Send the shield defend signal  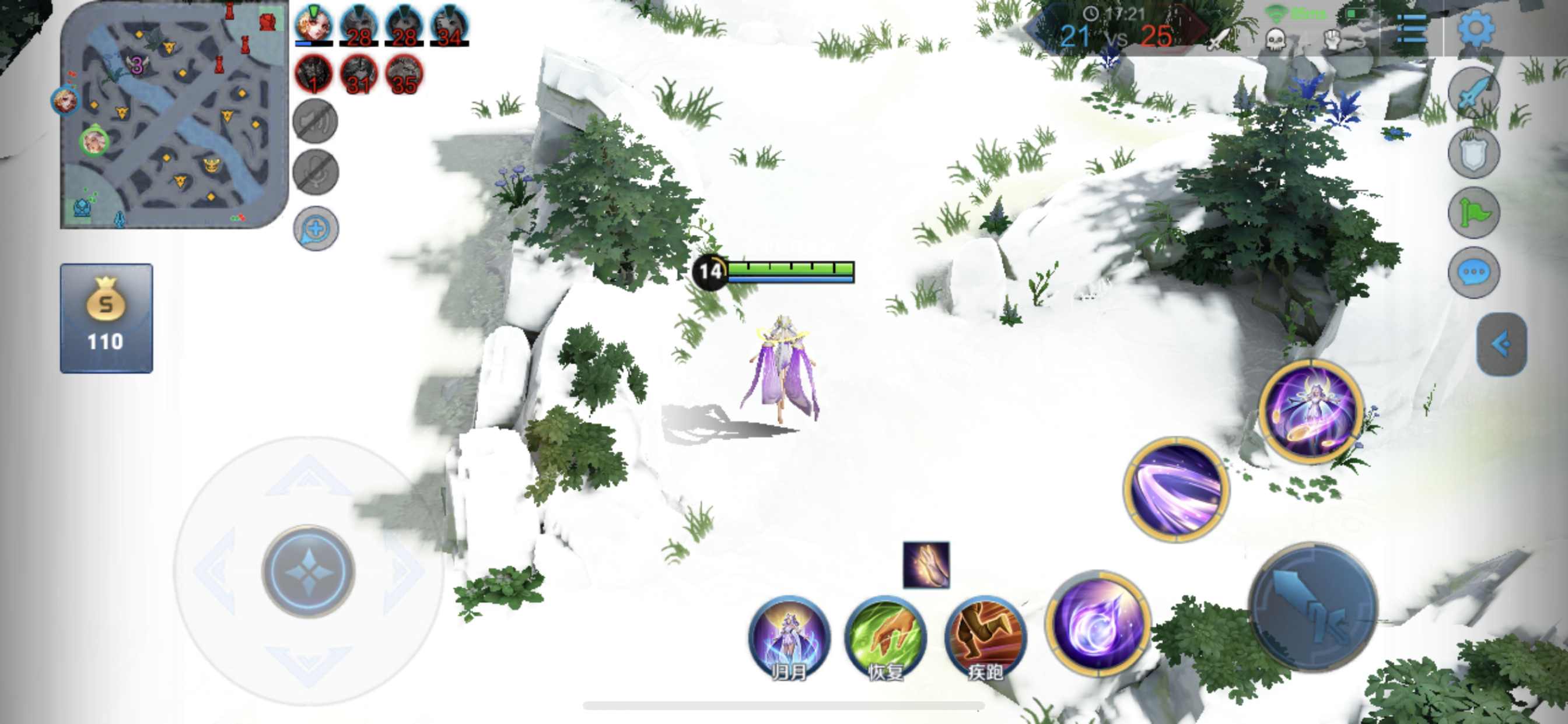tap(1473, 153)
